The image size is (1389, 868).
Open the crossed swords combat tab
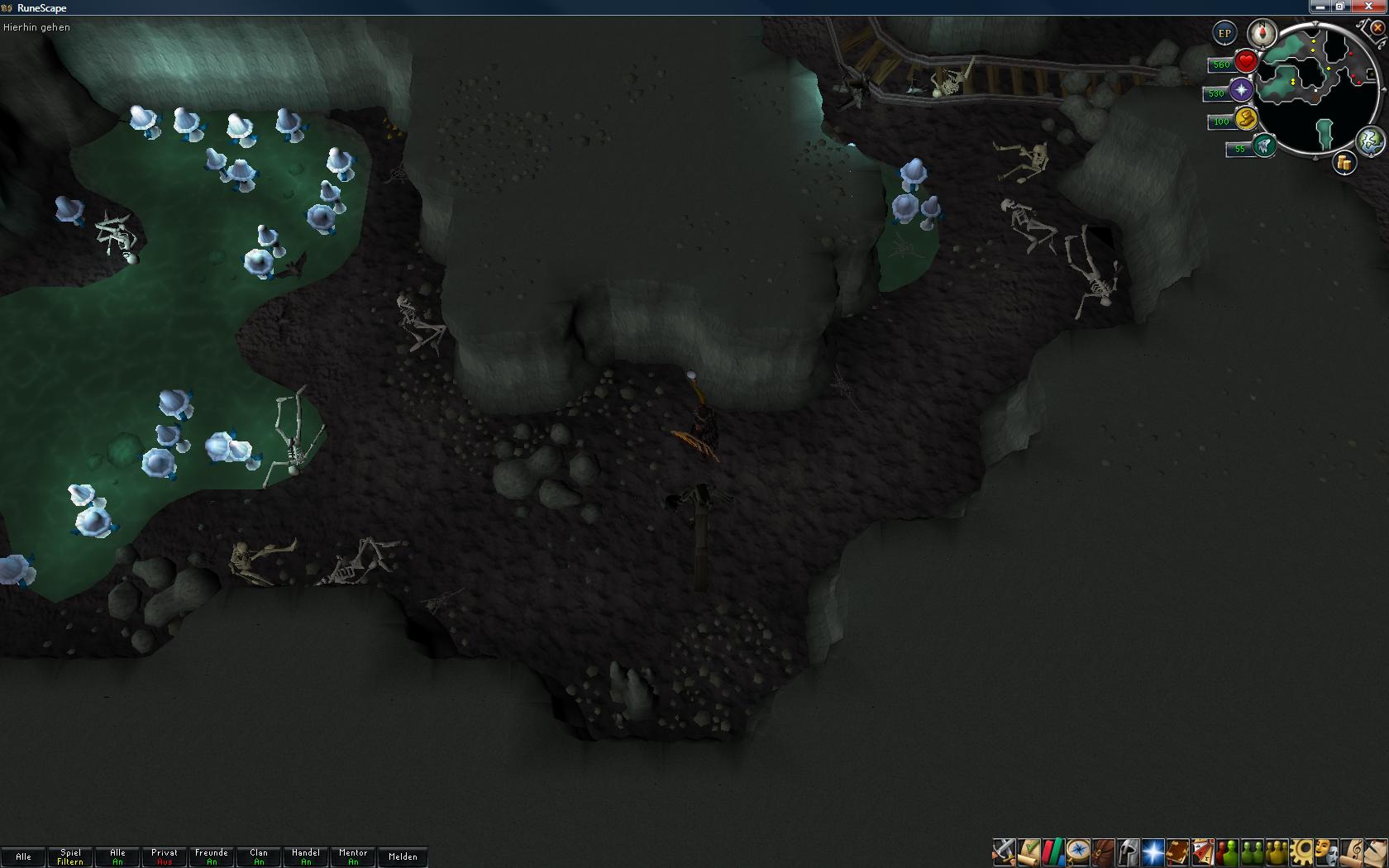tap(1004, 851)
